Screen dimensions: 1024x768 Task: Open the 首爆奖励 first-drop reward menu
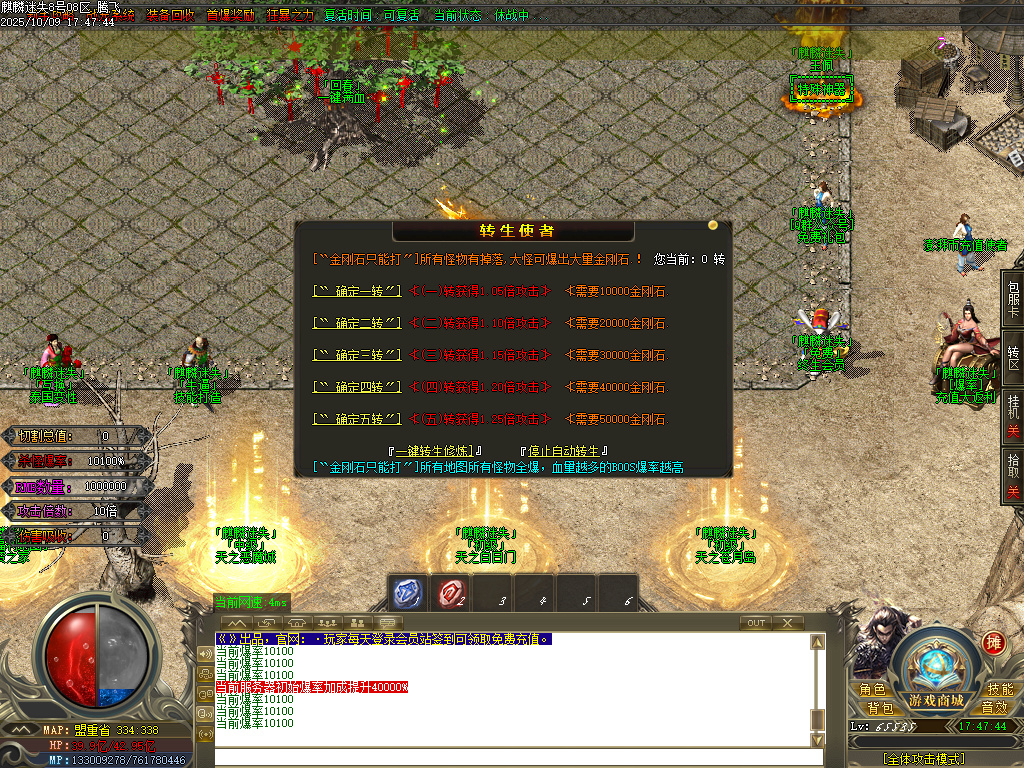click(x=230, y=16)
